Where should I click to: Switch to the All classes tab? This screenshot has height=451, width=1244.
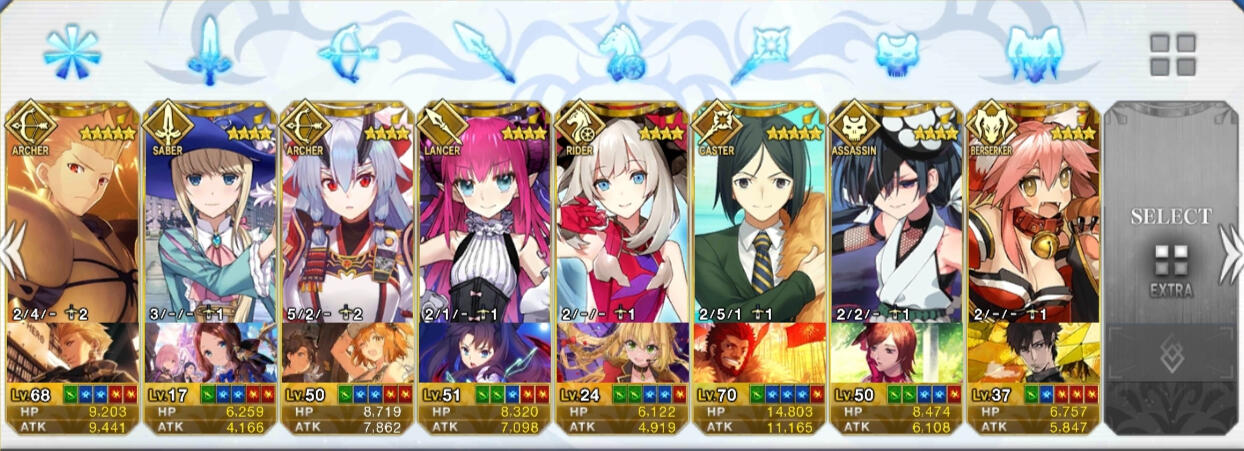tap(71, 52)
